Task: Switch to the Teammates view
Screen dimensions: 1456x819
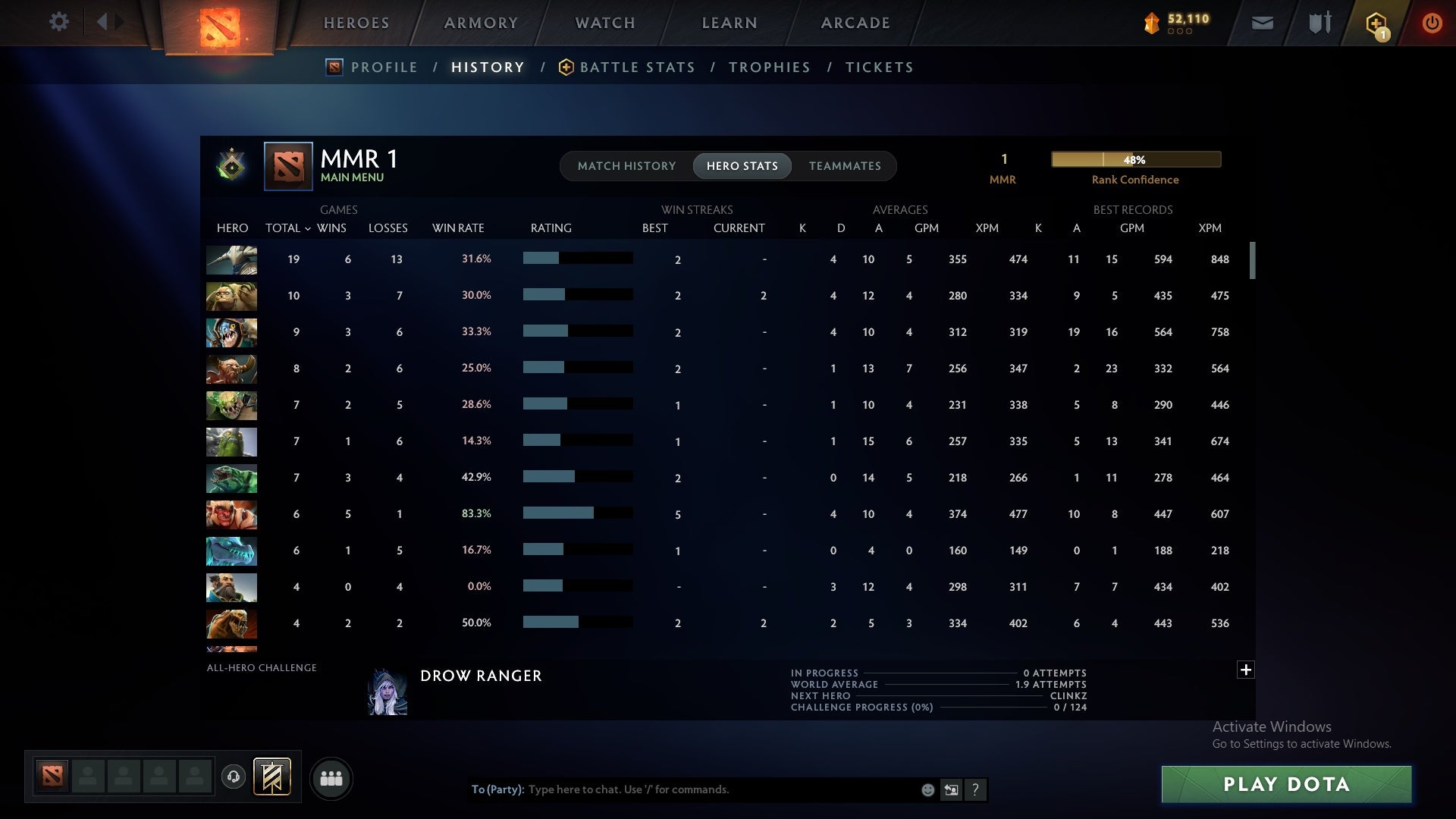Action: pyautogui.click(x=845, y=165)
